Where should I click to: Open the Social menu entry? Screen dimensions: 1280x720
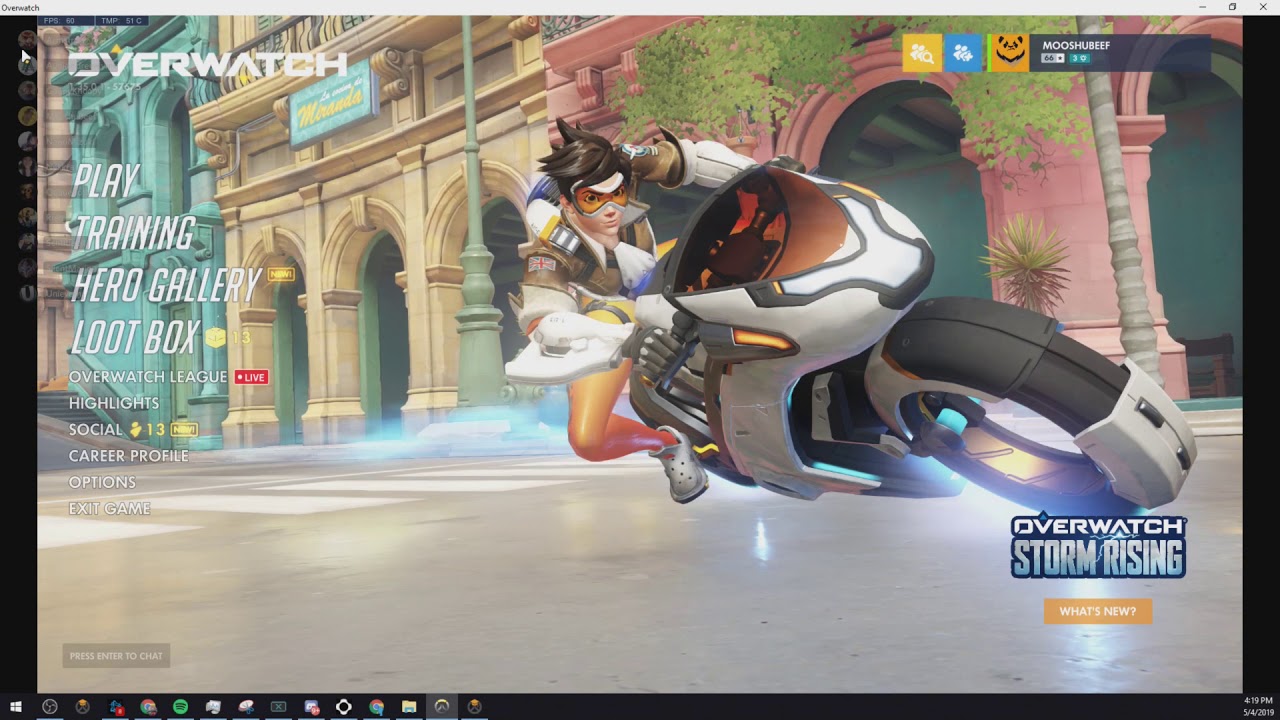[96, 429]
